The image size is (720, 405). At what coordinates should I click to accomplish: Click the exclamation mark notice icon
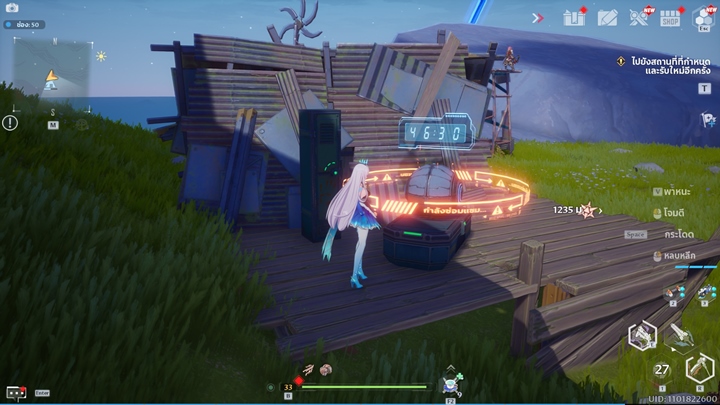point(10,123)
